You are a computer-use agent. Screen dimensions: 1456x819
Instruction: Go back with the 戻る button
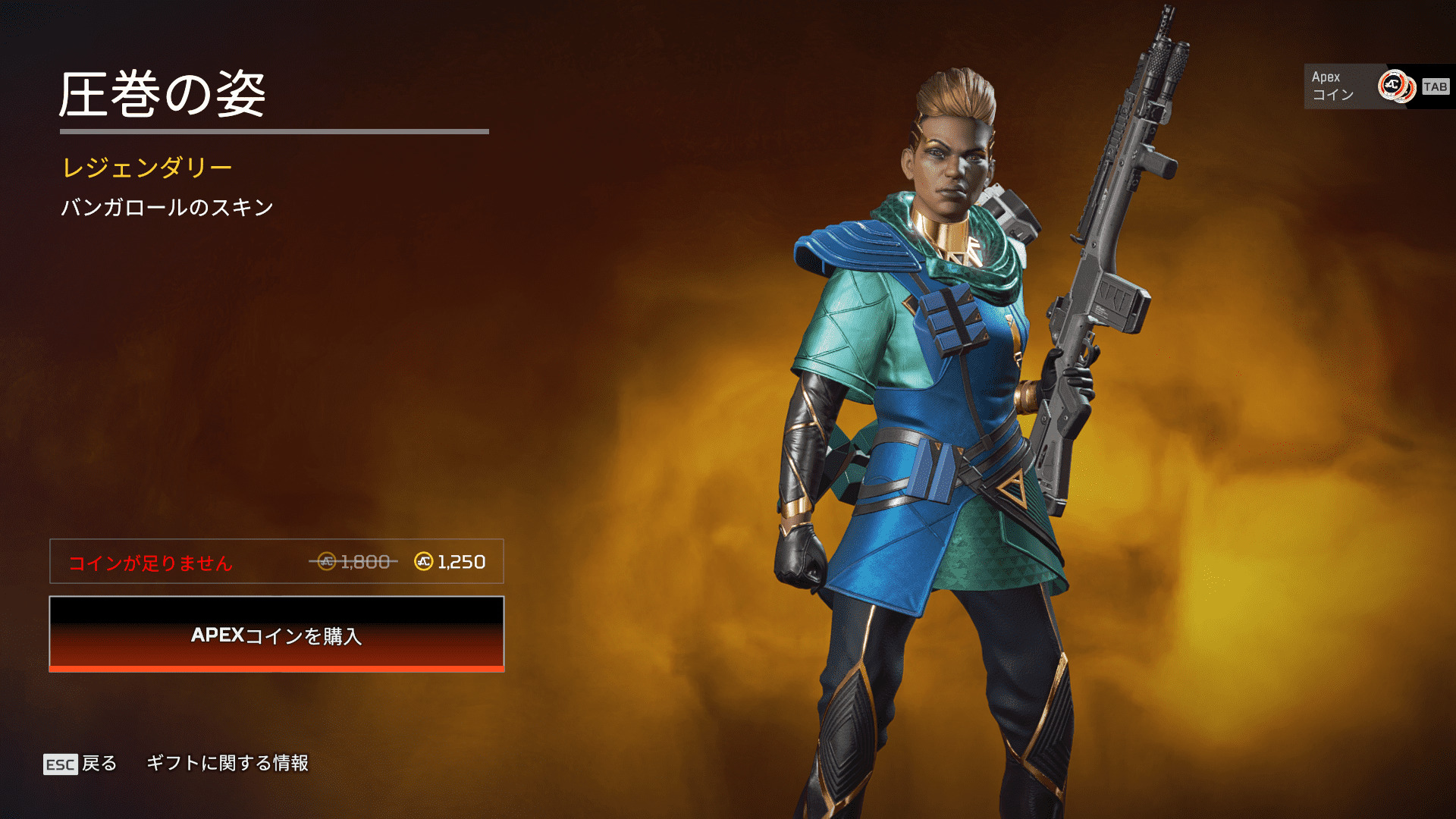pyautogui.click(x=81, y=764)
